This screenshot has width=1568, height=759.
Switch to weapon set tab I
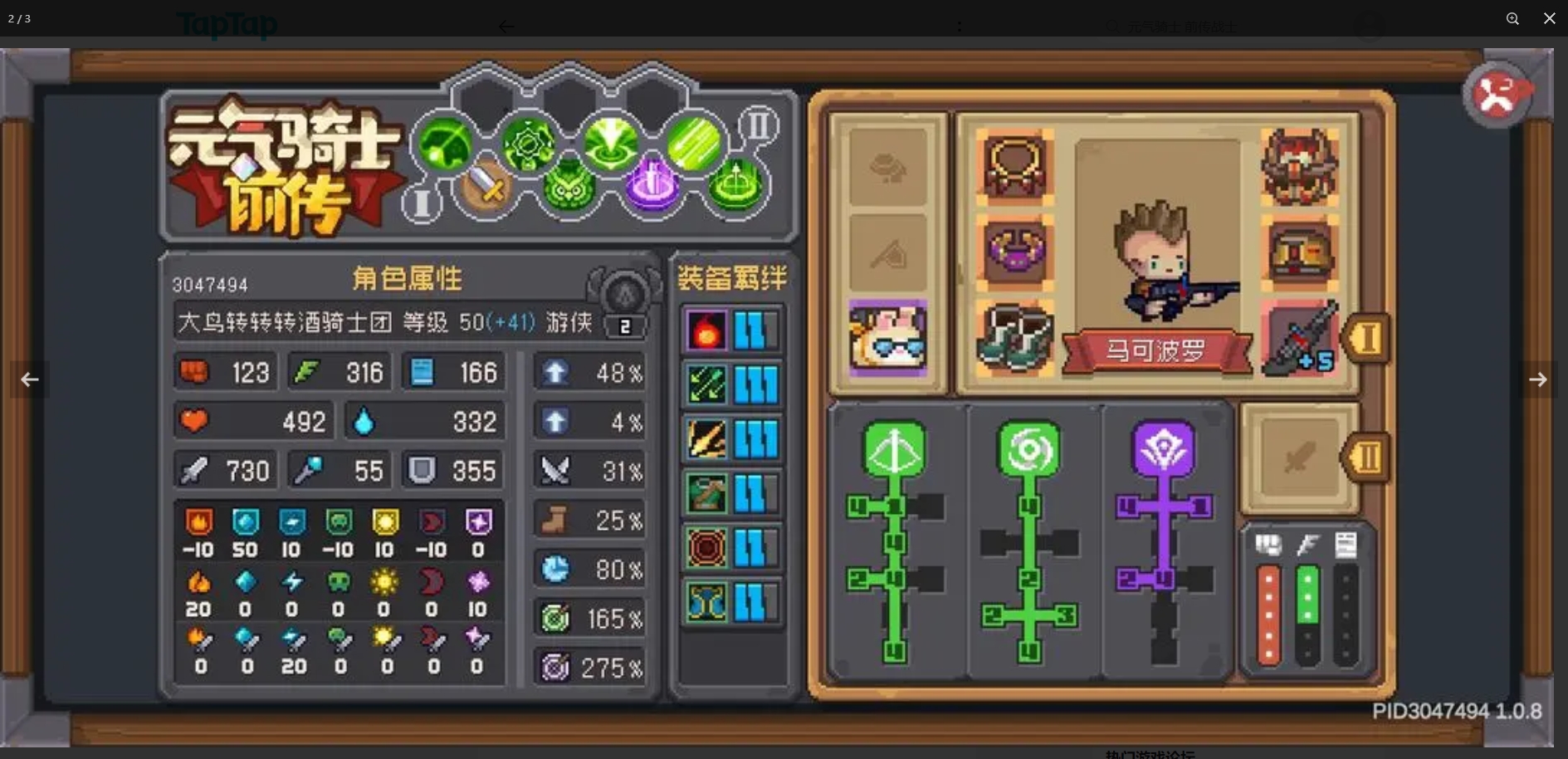point(1366,338)
